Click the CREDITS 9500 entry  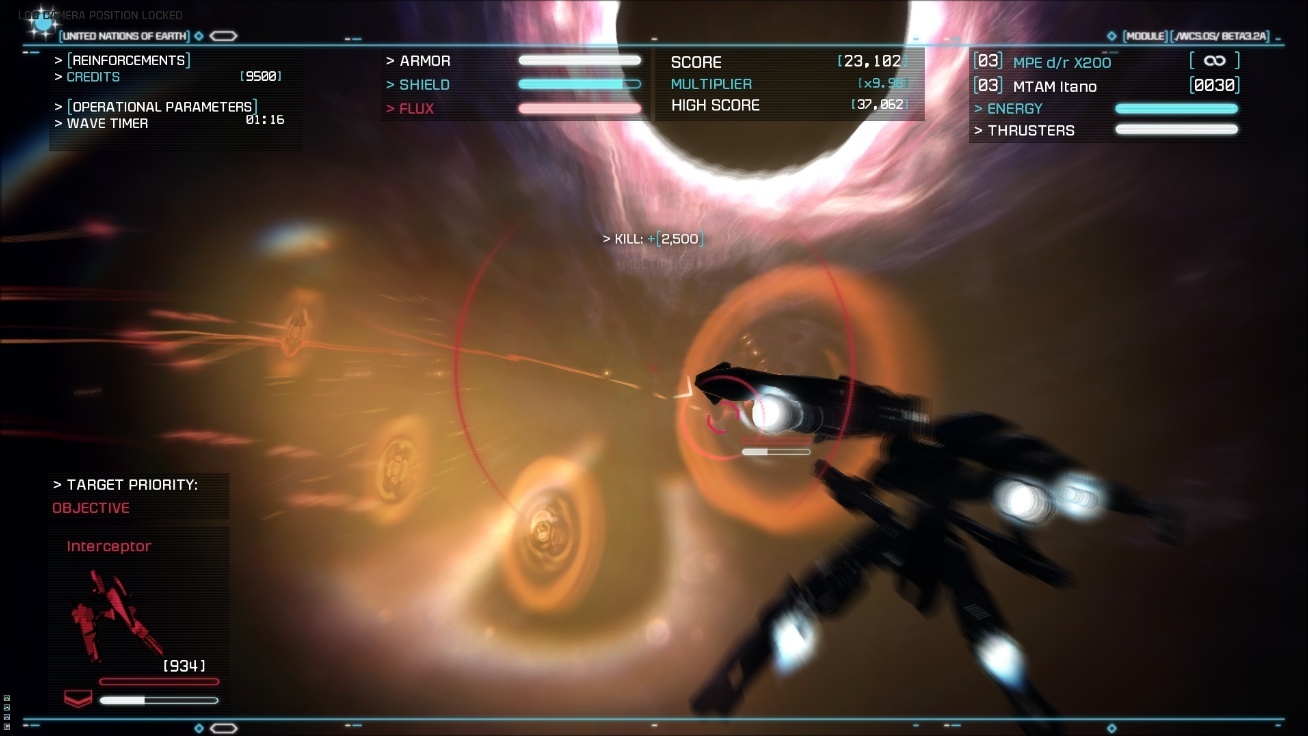(x=93, y=77)
